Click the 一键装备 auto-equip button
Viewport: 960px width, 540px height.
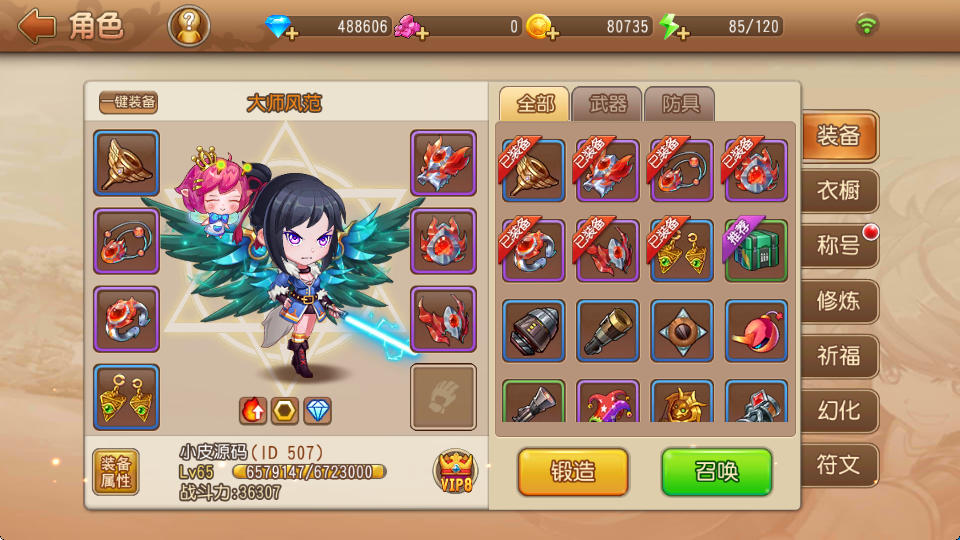128,102
